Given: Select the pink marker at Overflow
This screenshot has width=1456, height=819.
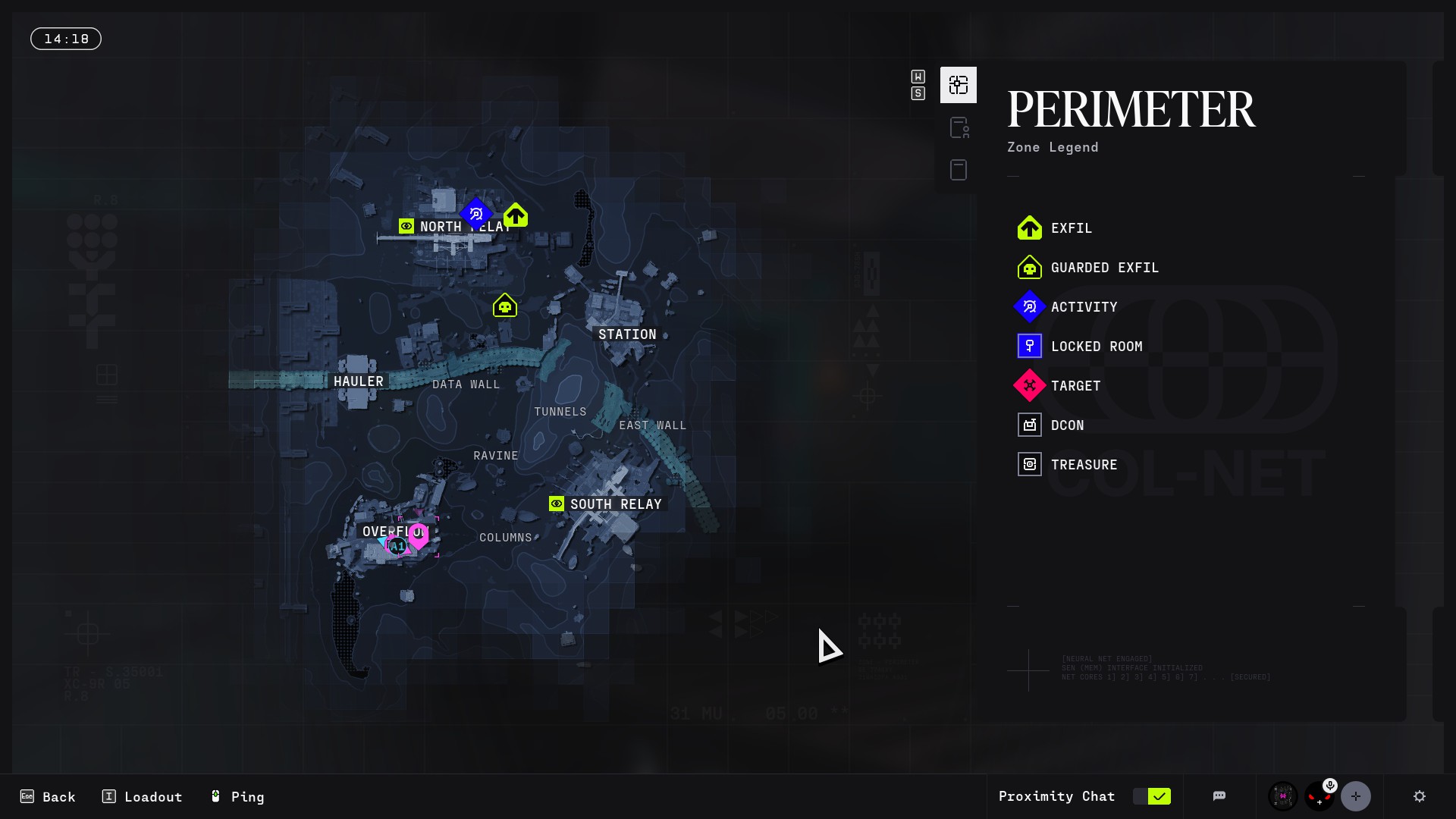Looking at the screenshot, I should click(x=418, y=536).
